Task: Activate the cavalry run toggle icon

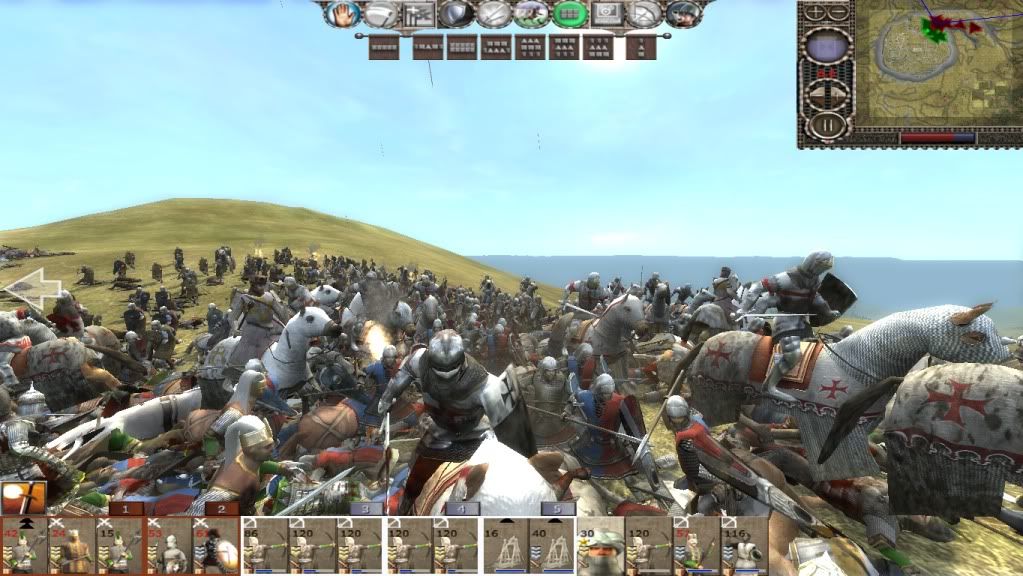Action: pos(531,14)
